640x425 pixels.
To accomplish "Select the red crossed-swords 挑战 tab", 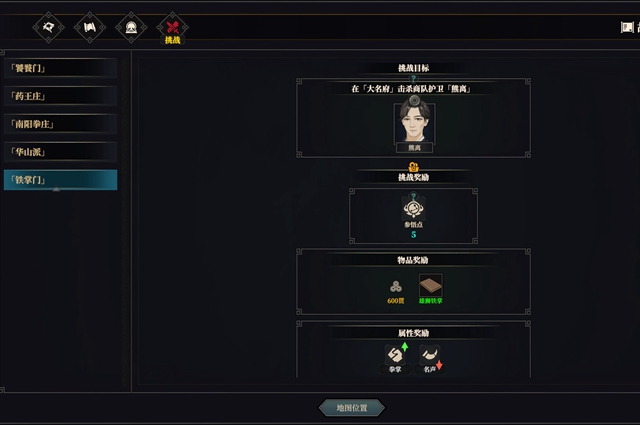I will pyautogui.click(x=173, y=28).
